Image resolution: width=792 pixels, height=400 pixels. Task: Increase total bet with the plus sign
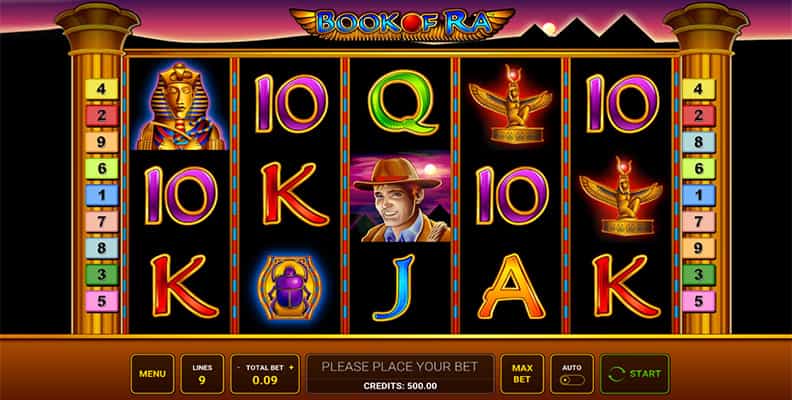tap(291, 367)
